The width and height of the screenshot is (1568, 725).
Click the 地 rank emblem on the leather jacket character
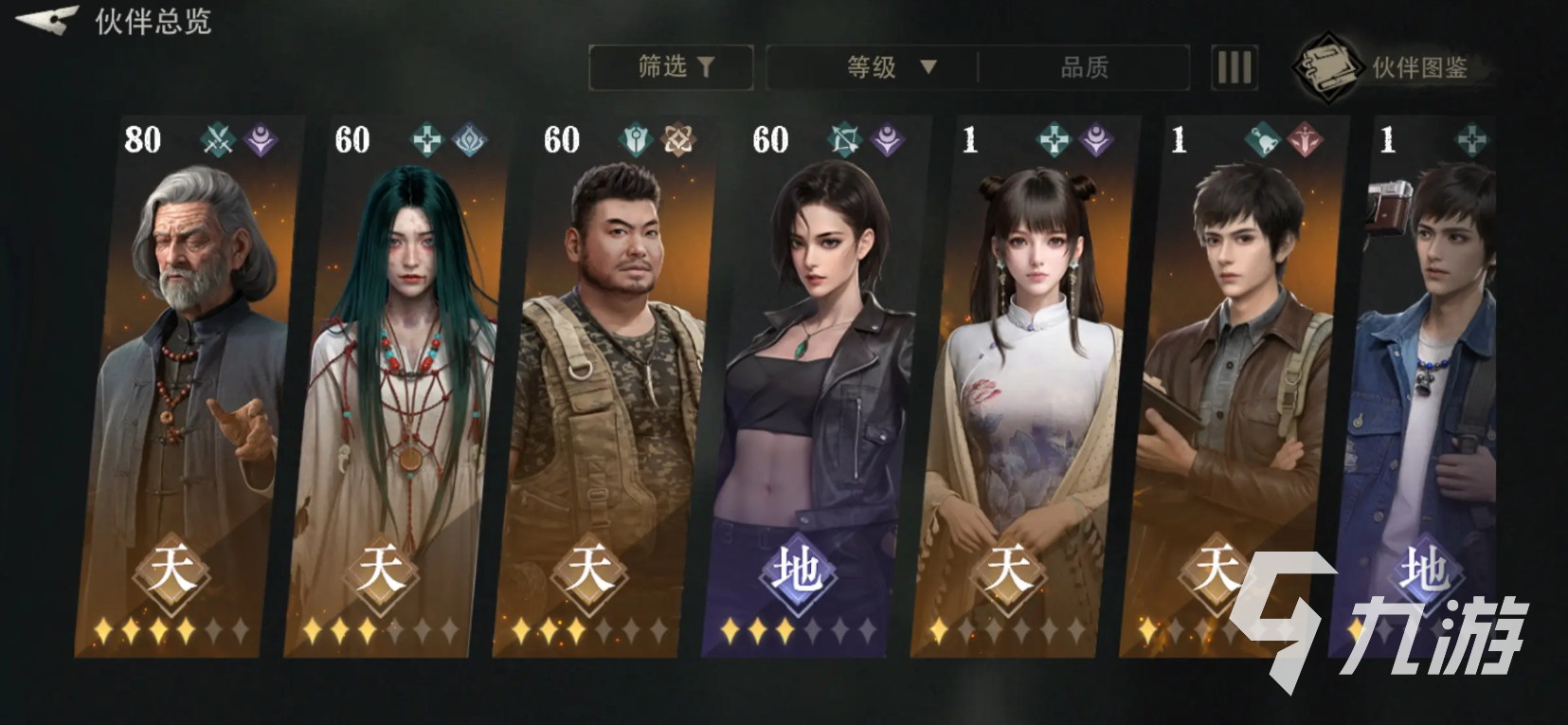pyautogui.click(x=796, y=569)
